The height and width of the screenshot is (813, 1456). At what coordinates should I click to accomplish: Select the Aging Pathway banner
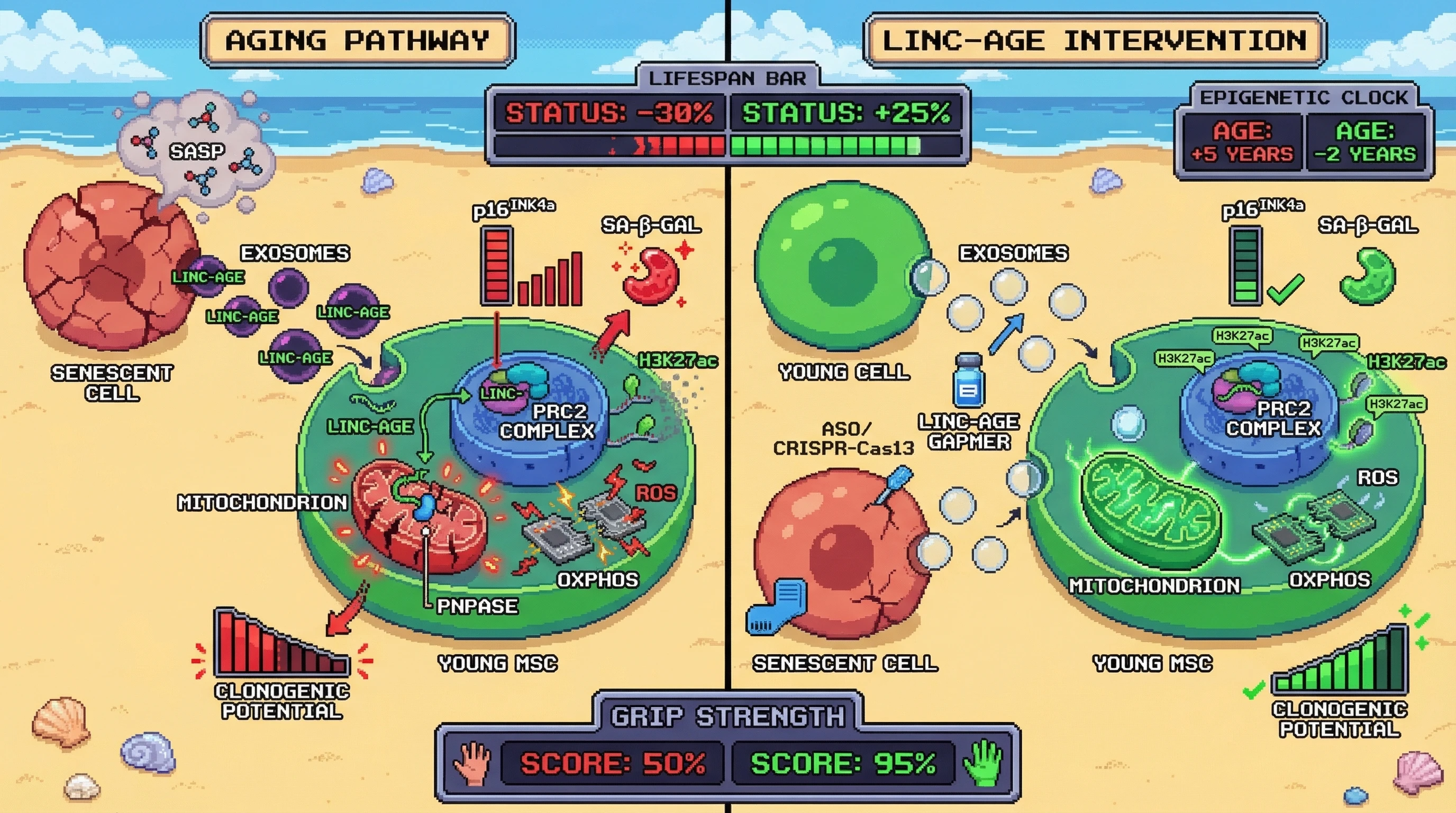click(x=357, y=41)
